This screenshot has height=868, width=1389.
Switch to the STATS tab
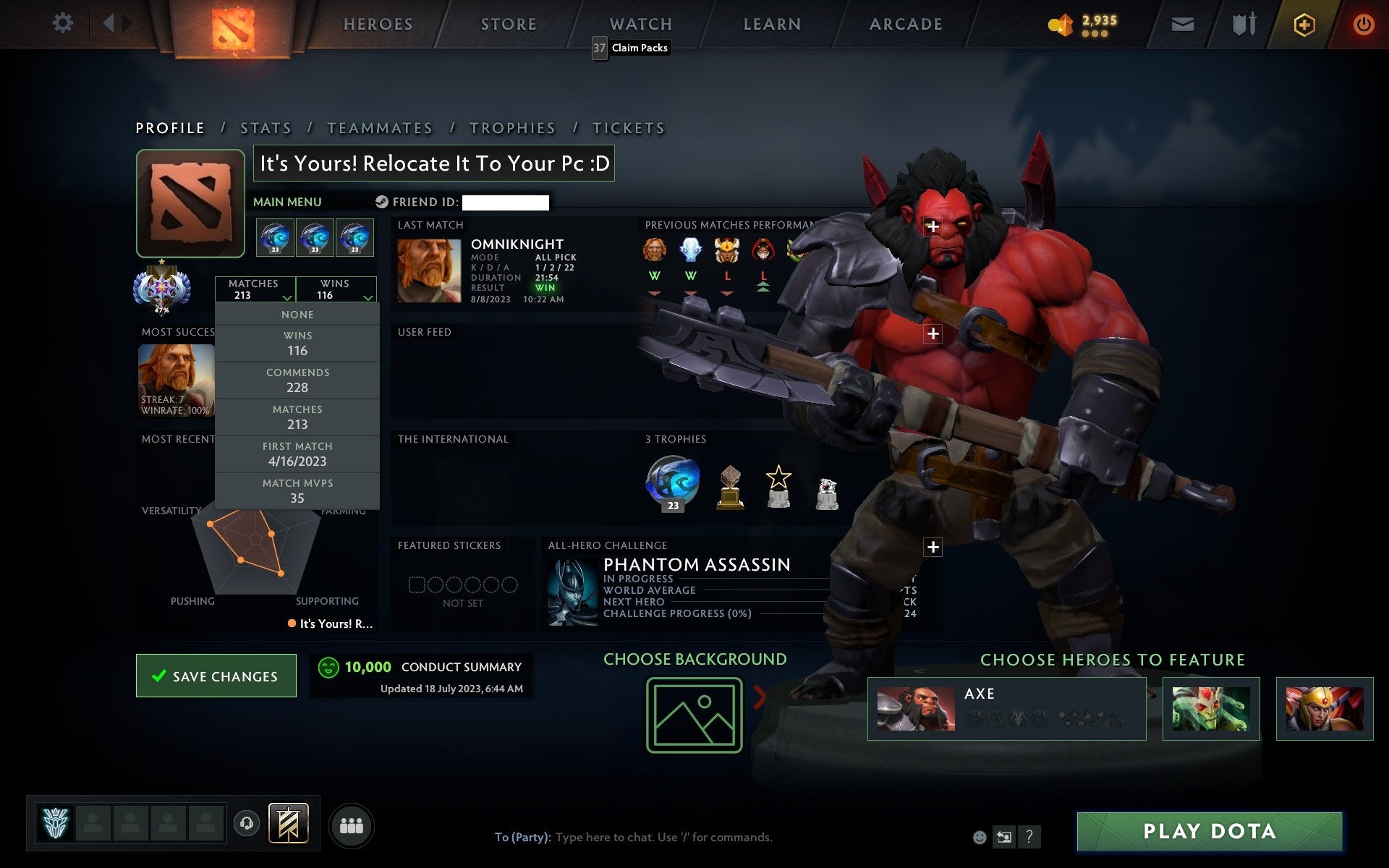coord(266,127)
